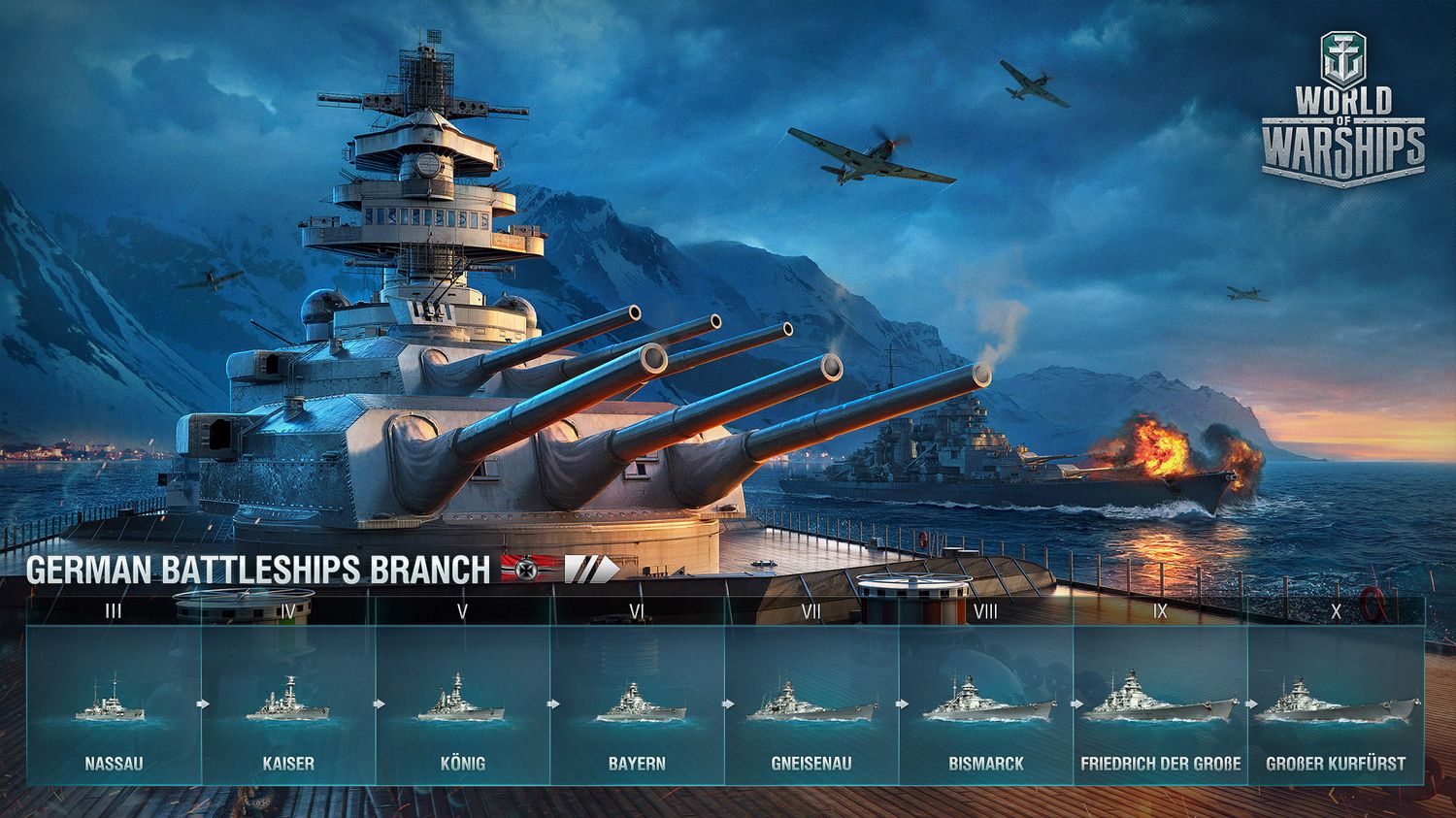Select the Friedrich der Große tile

[1160, 705]
